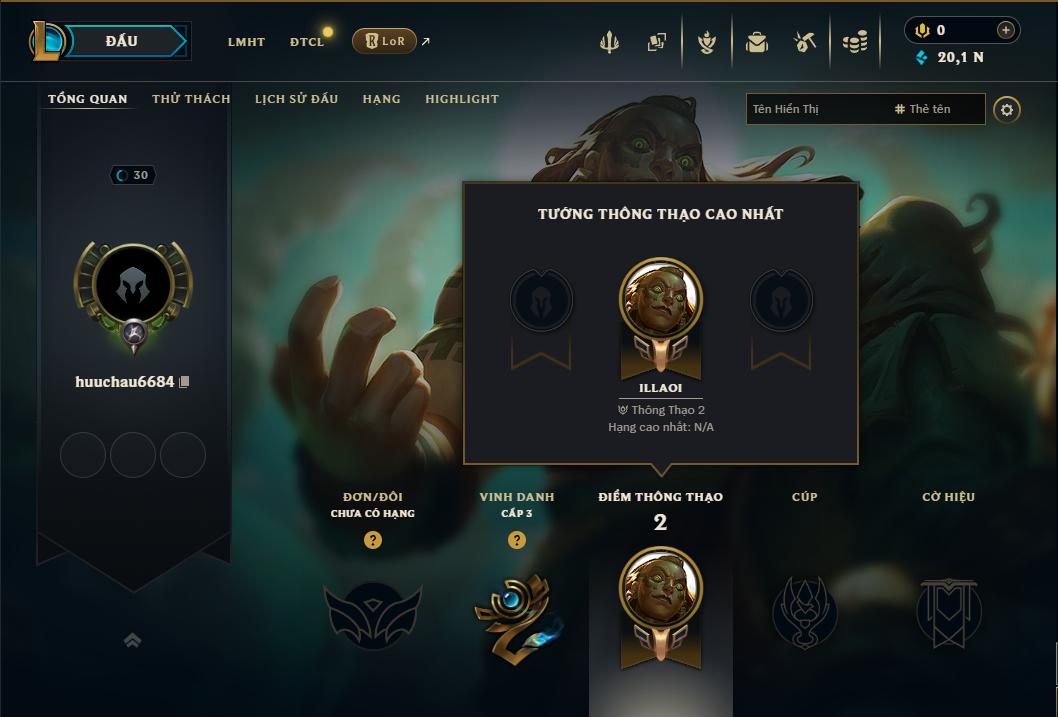Open the overlapping cards icon
Screen dimensions: 1058x717
(x=656, y=42)
